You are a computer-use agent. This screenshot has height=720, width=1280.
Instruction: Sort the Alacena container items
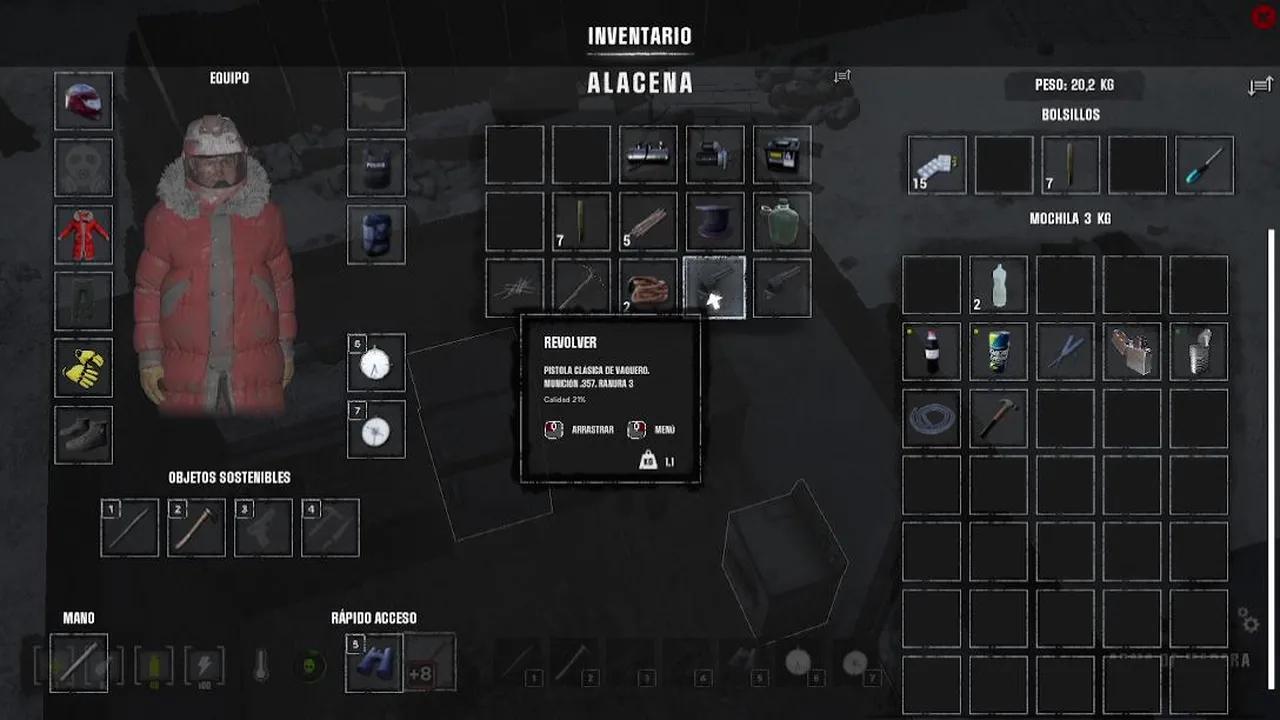(x=843, y=76)
